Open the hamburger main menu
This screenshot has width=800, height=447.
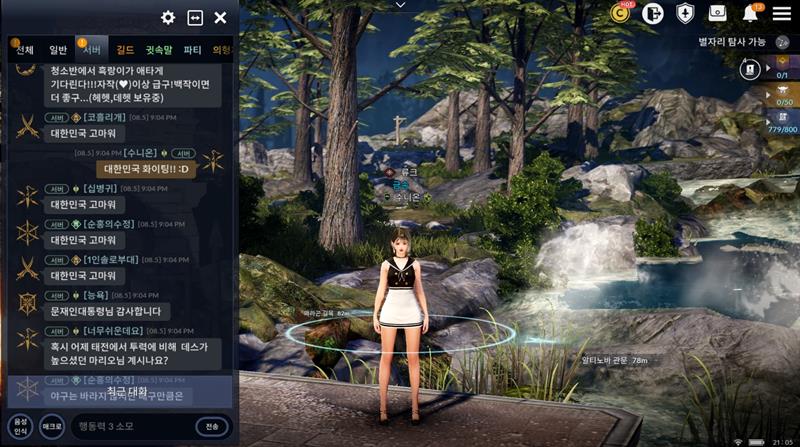tap(781, 13)
